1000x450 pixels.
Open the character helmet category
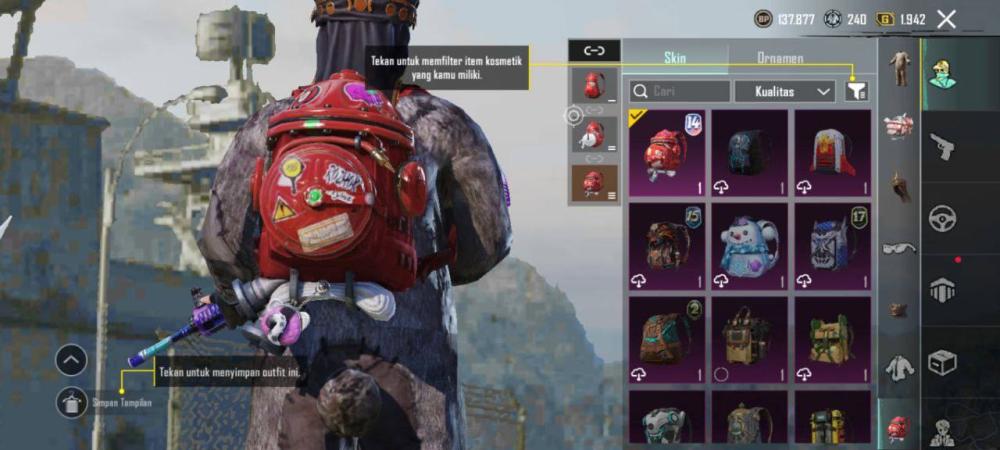(942, 74)
